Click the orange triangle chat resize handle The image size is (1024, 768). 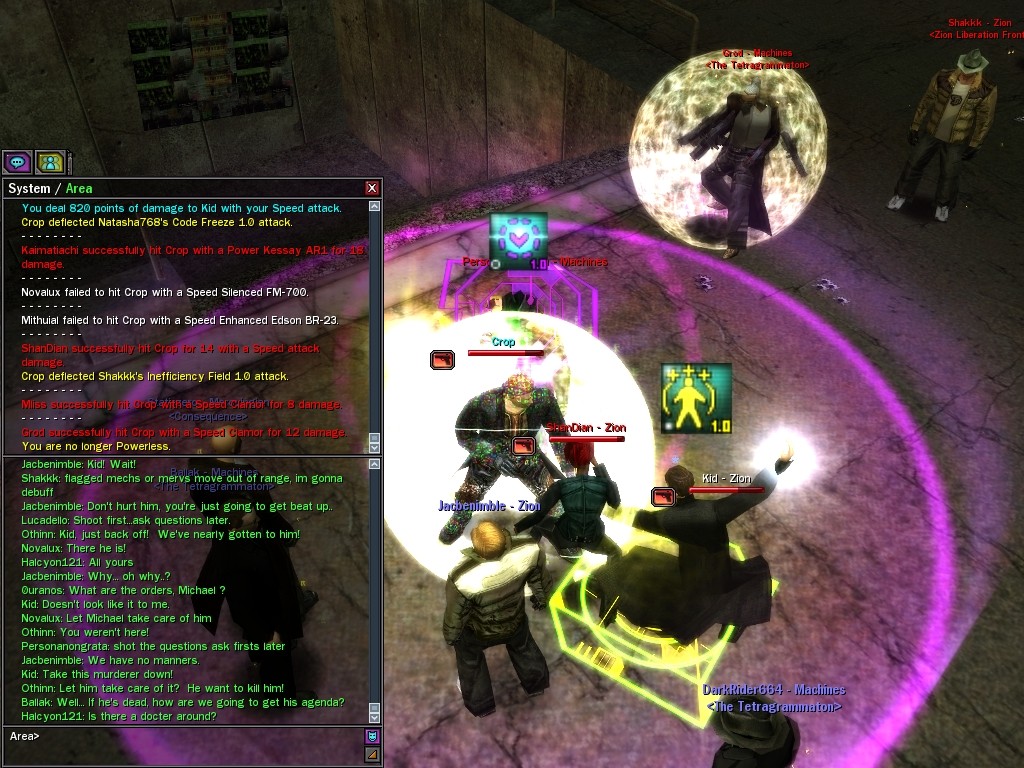[373, 753]
